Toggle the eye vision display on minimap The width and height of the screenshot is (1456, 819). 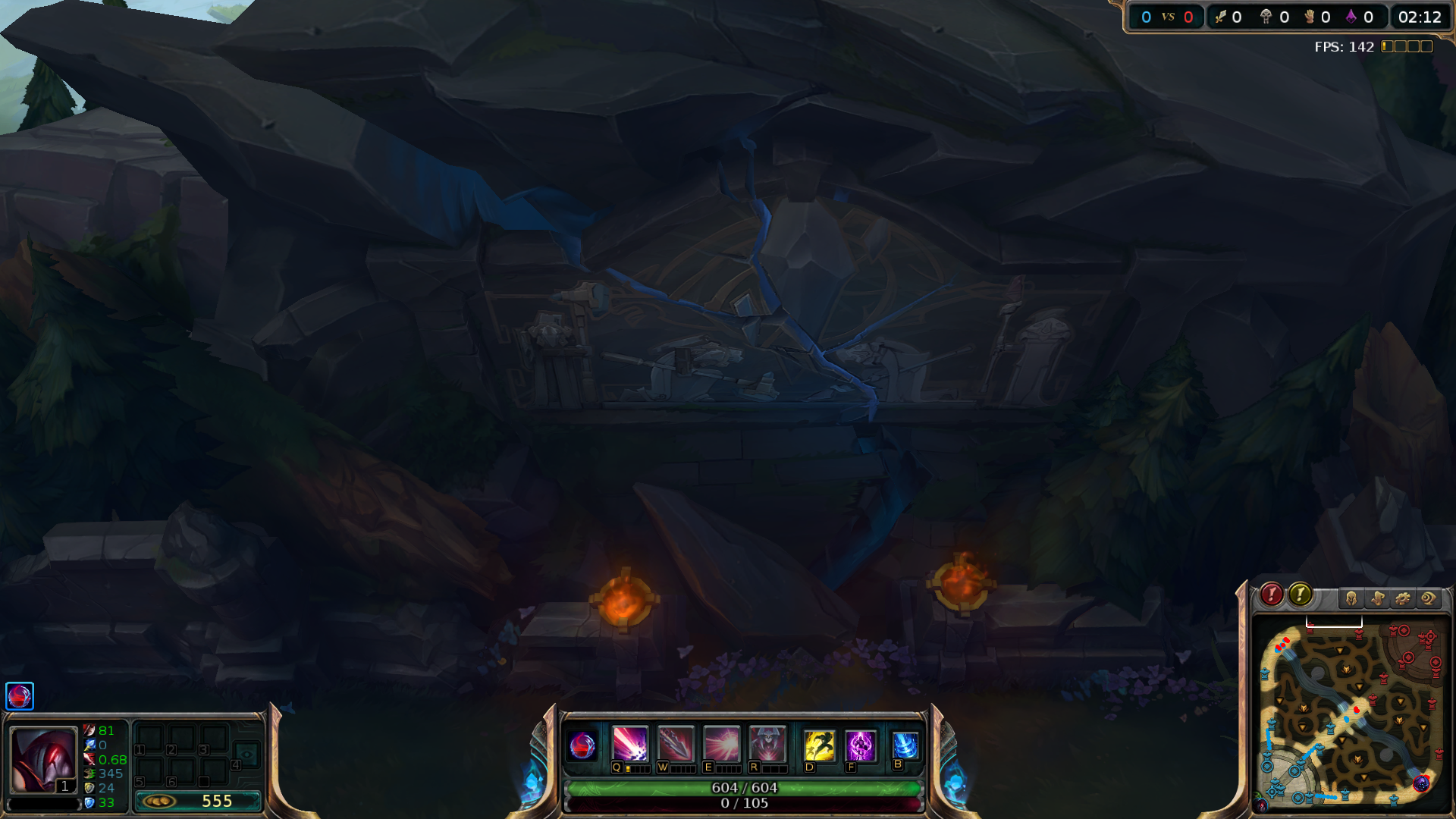click(x=1428, y=598)
